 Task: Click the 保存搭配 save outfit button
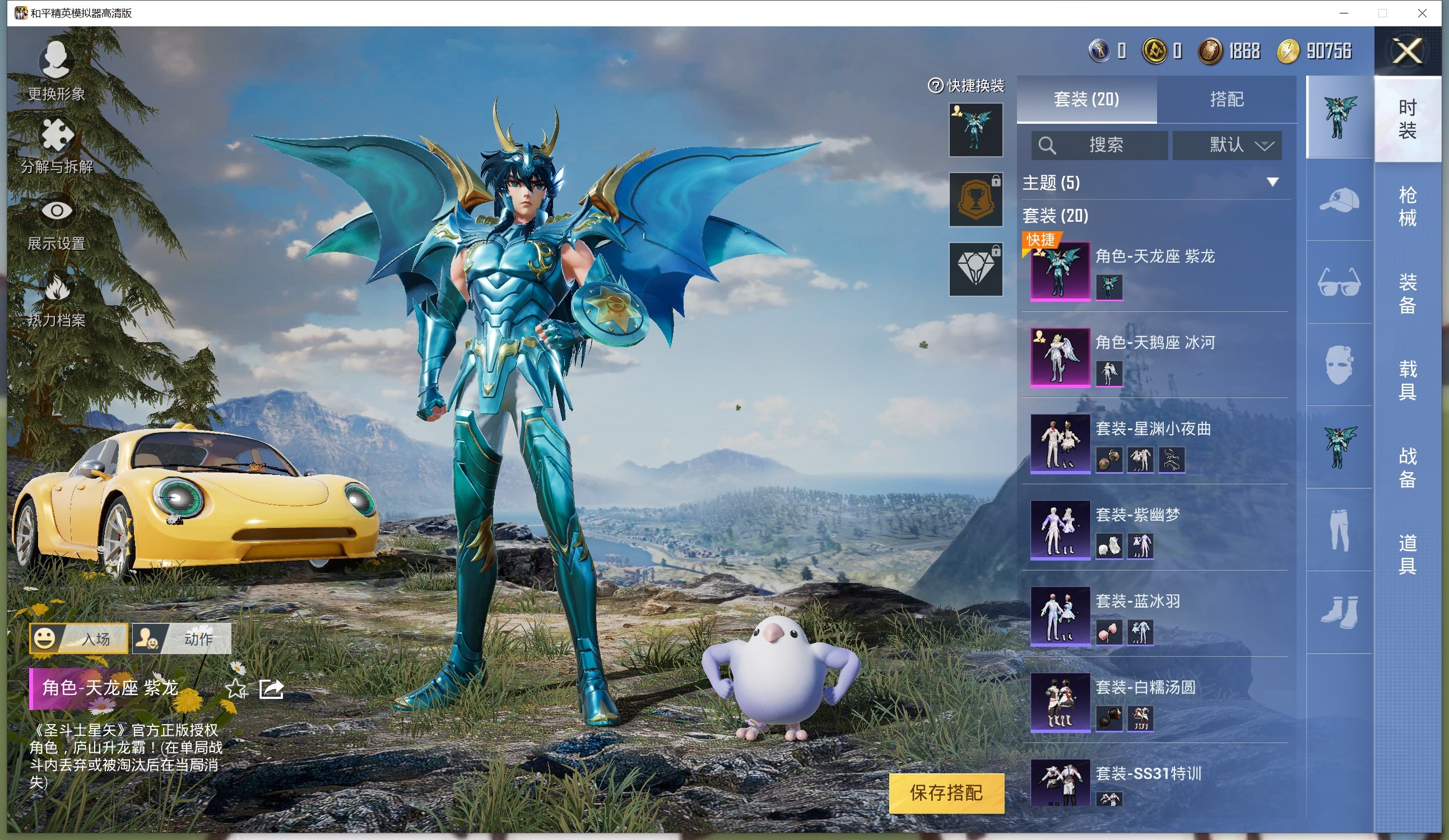click(946, 793)
